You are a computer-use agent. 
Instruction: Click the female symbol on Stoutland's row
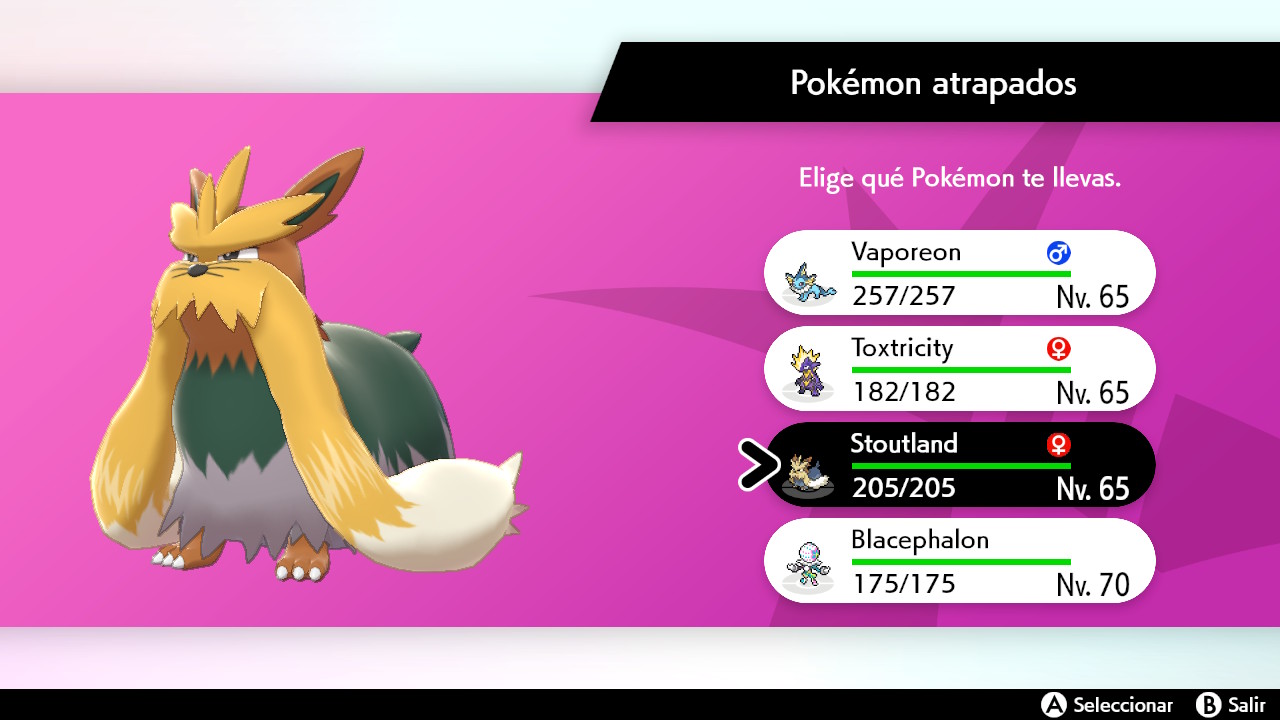(1058, 444)
